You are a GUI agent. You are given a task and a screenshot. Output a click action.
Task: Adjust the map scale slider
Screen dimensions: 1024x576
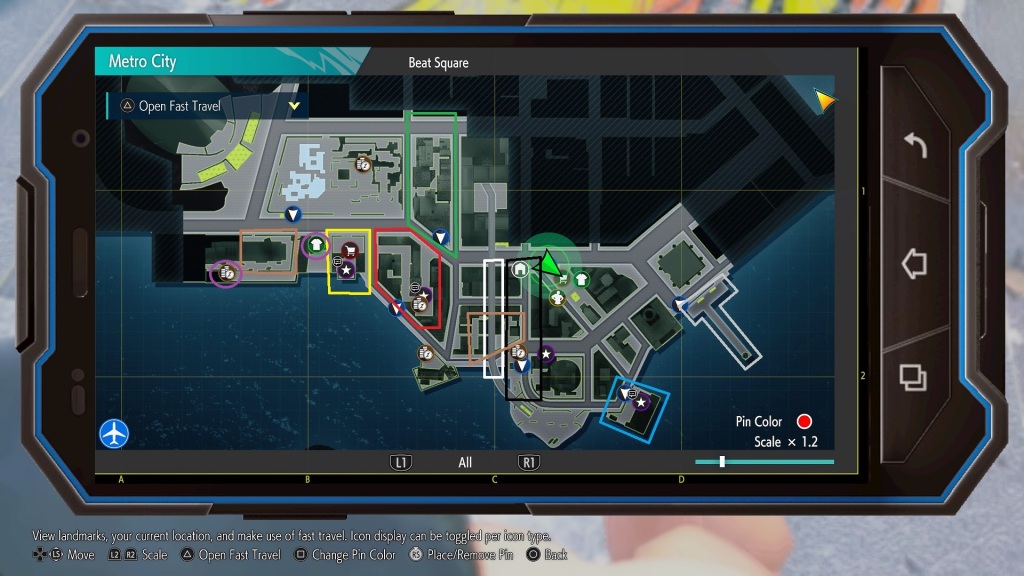(x=722, y=462)
